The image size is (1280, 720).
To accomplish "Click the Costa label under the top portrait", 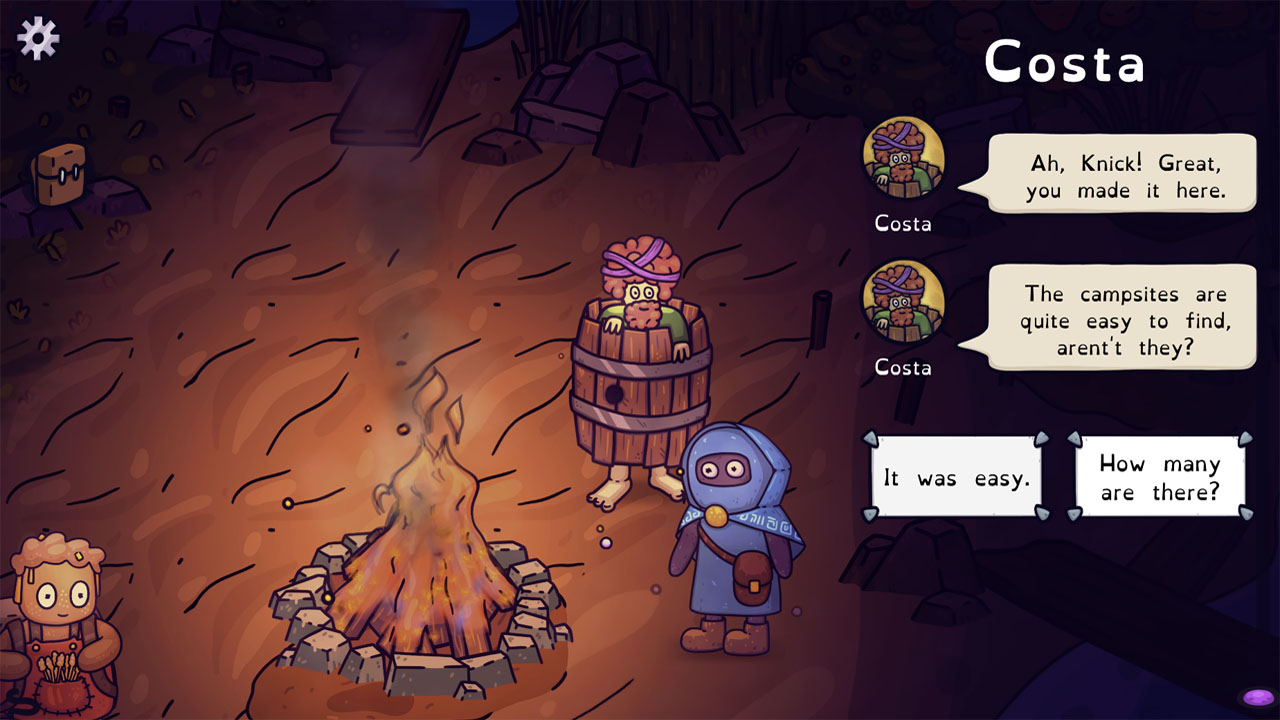I will click(903, 224).
